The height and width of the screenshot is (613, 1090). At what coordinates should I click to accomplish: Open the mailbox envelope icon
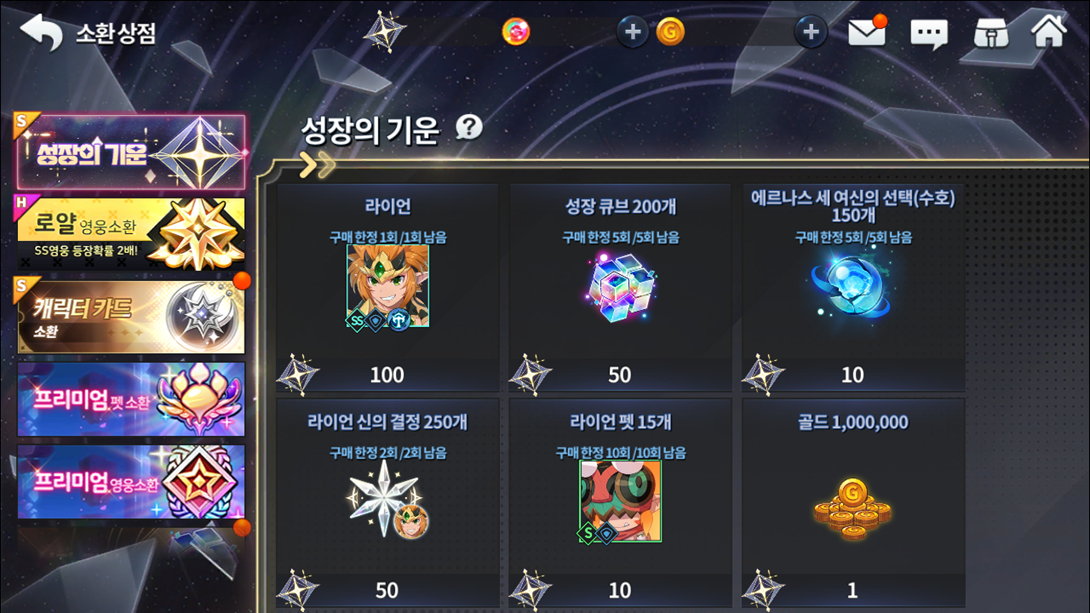[x=867, y=33]
